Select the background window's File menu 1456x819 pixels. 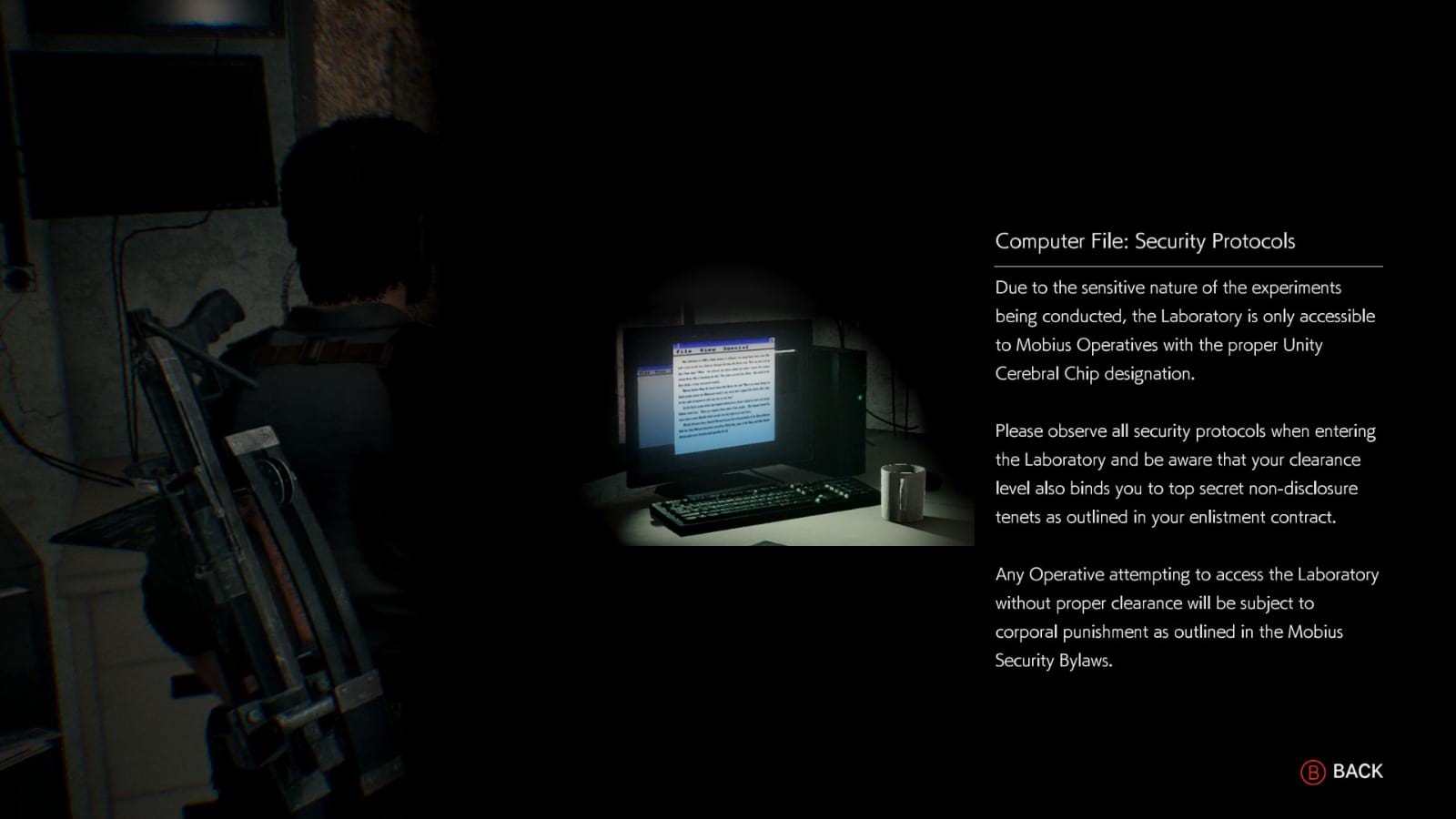coord(644,372)
